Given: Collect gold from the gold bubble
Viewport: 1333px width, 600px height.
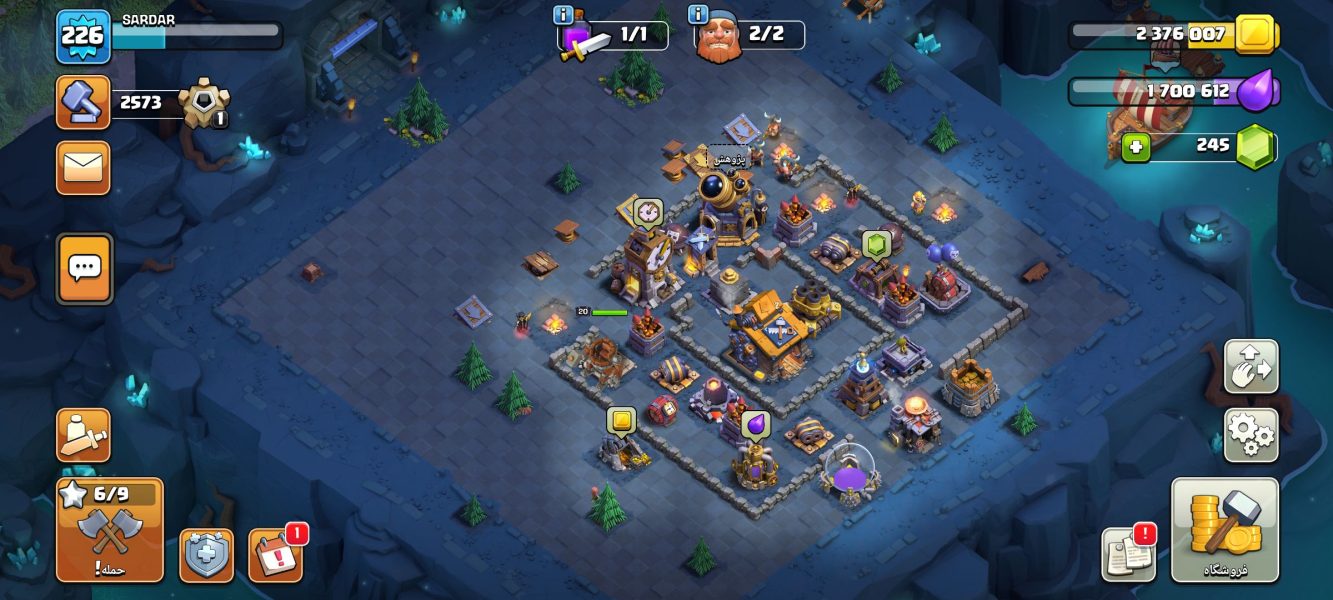Looking at the screenshot, I should point(621,421).
